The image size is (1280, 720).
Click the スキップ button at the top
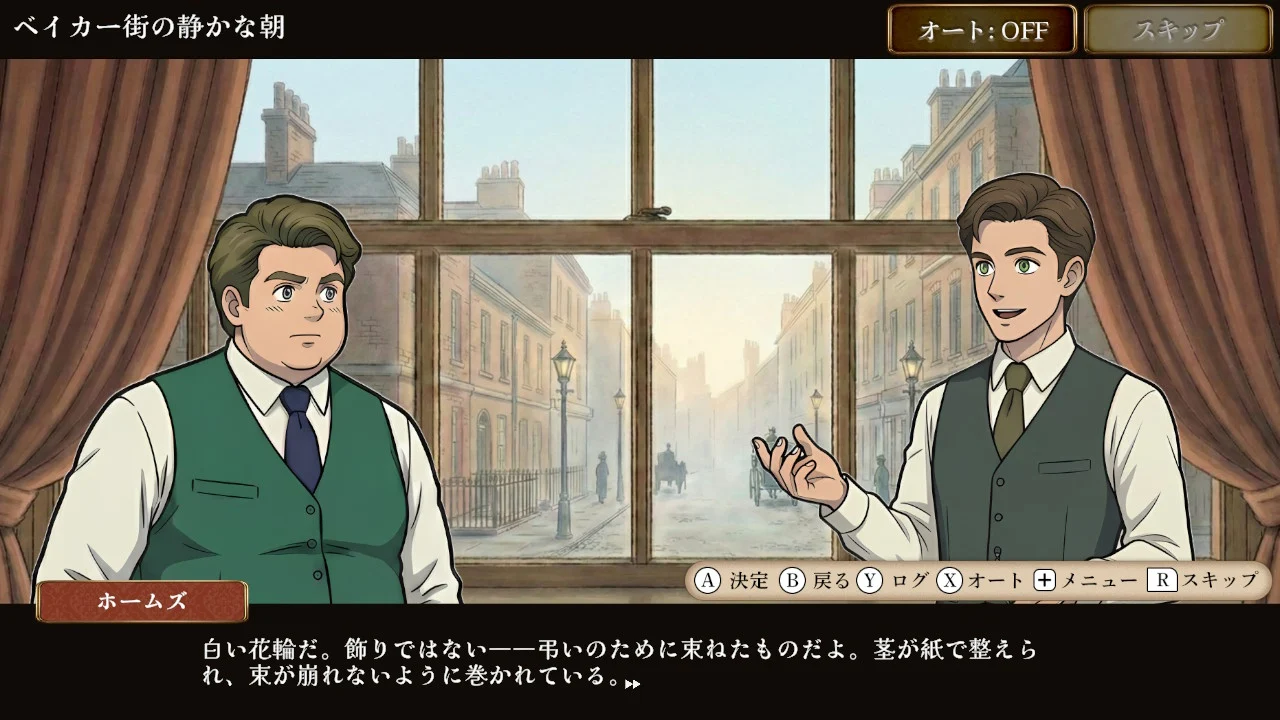point(1177,30)
